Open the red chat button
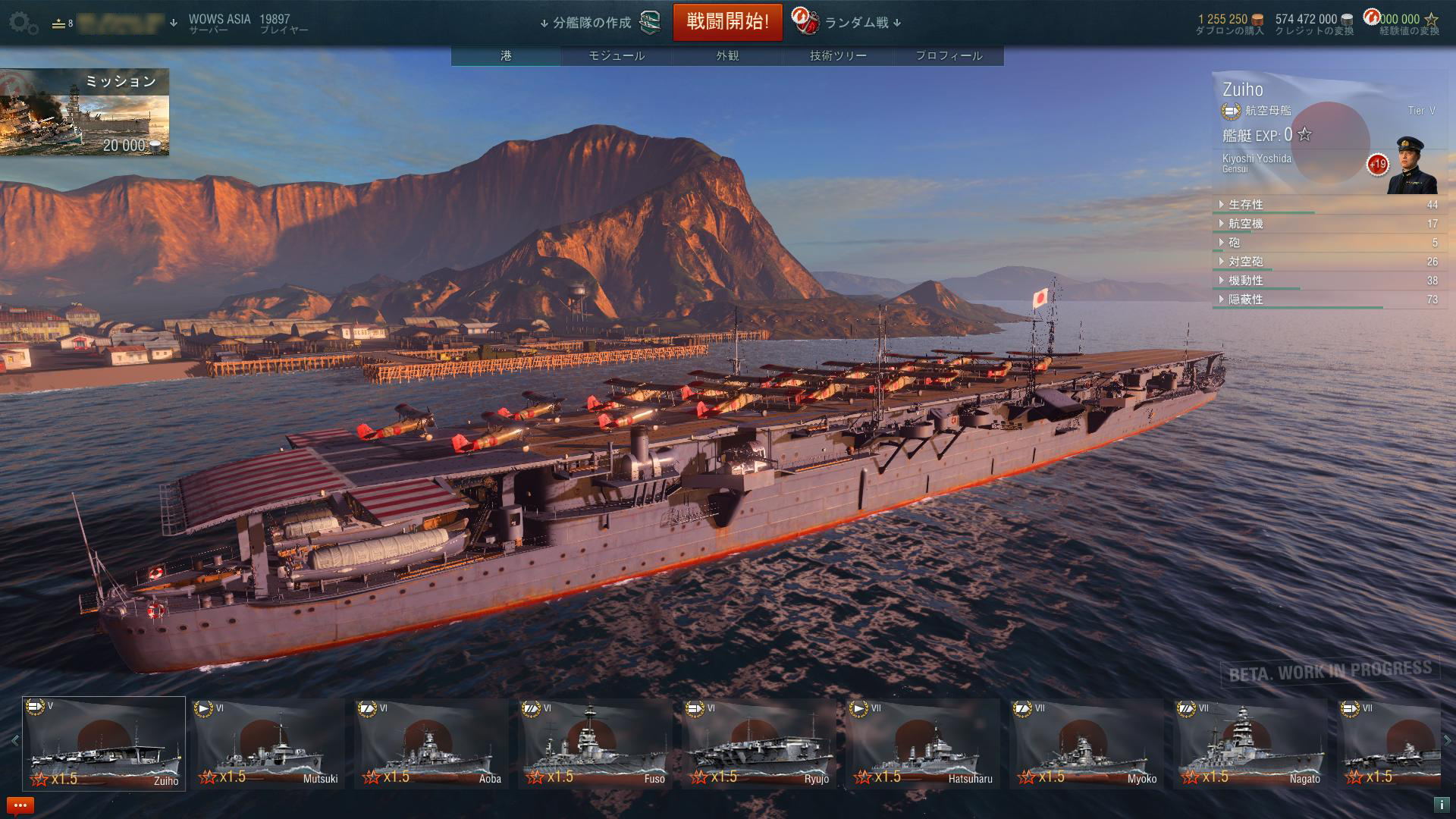This screenshot has width=1456, height=819. 20,805
